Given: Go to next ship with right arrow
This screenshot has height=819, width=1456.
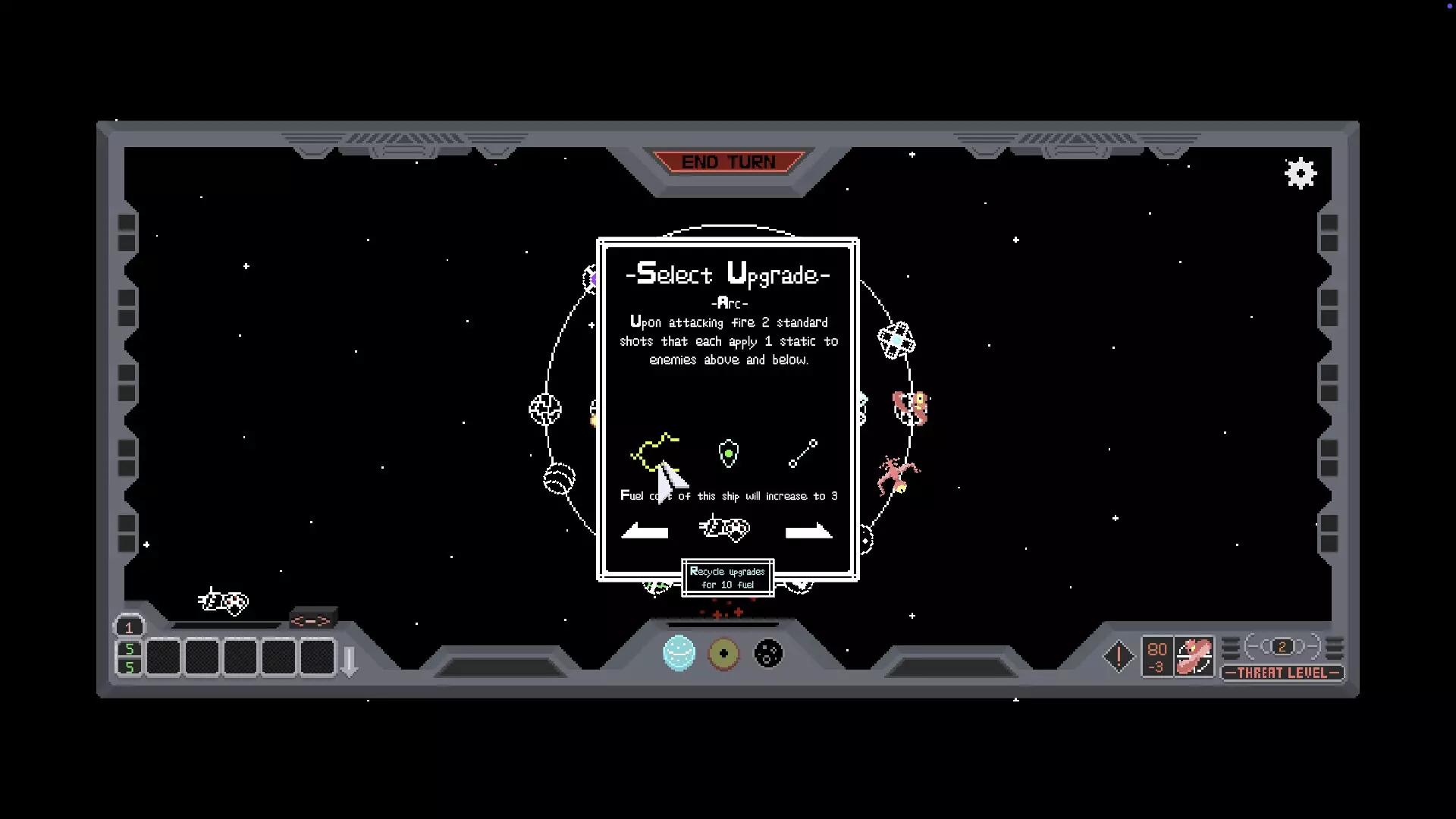Looking at the screenshot, I should 809,531.
